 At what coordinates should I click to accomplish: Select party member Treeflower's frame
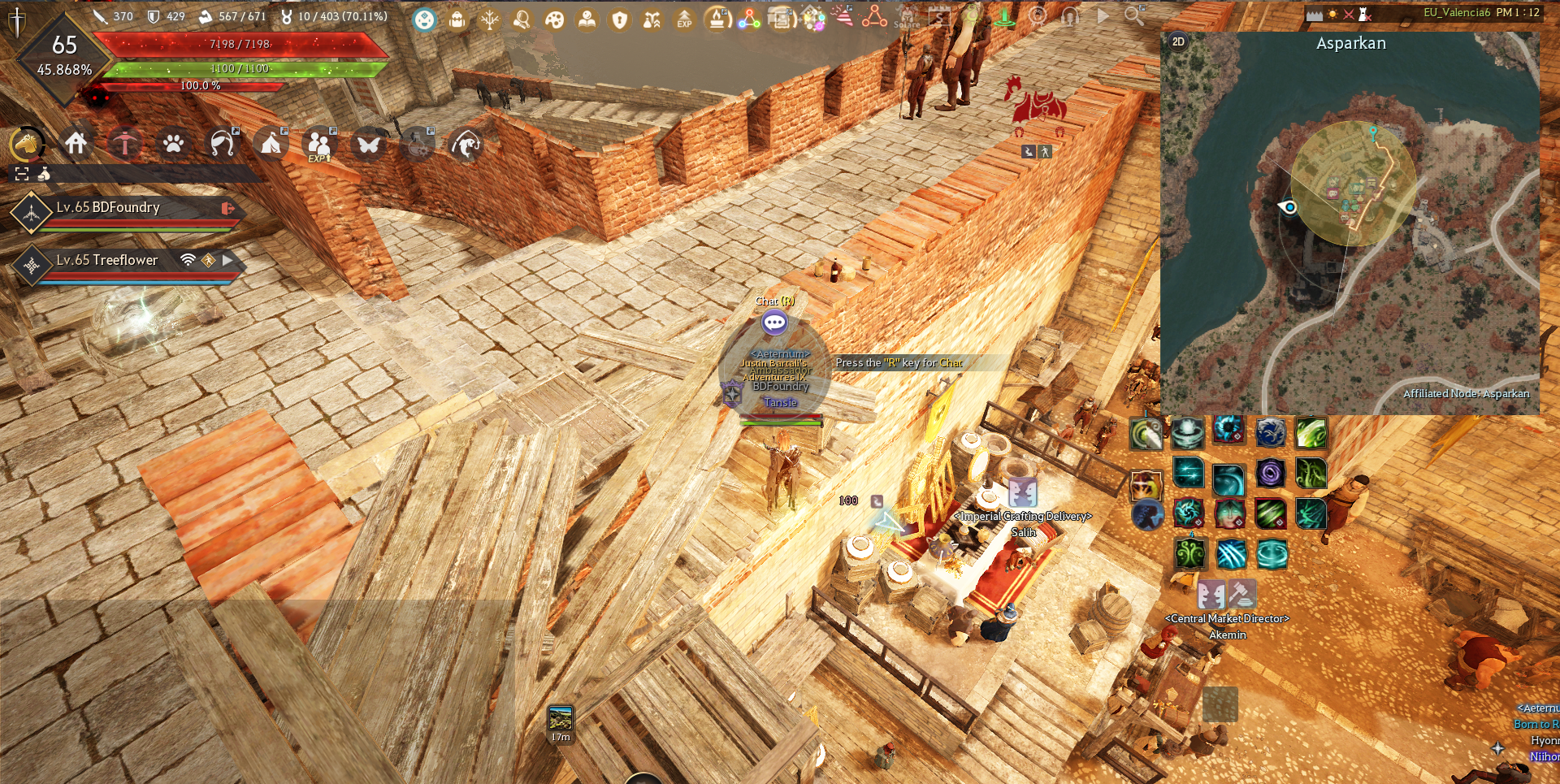pos(122,262)
